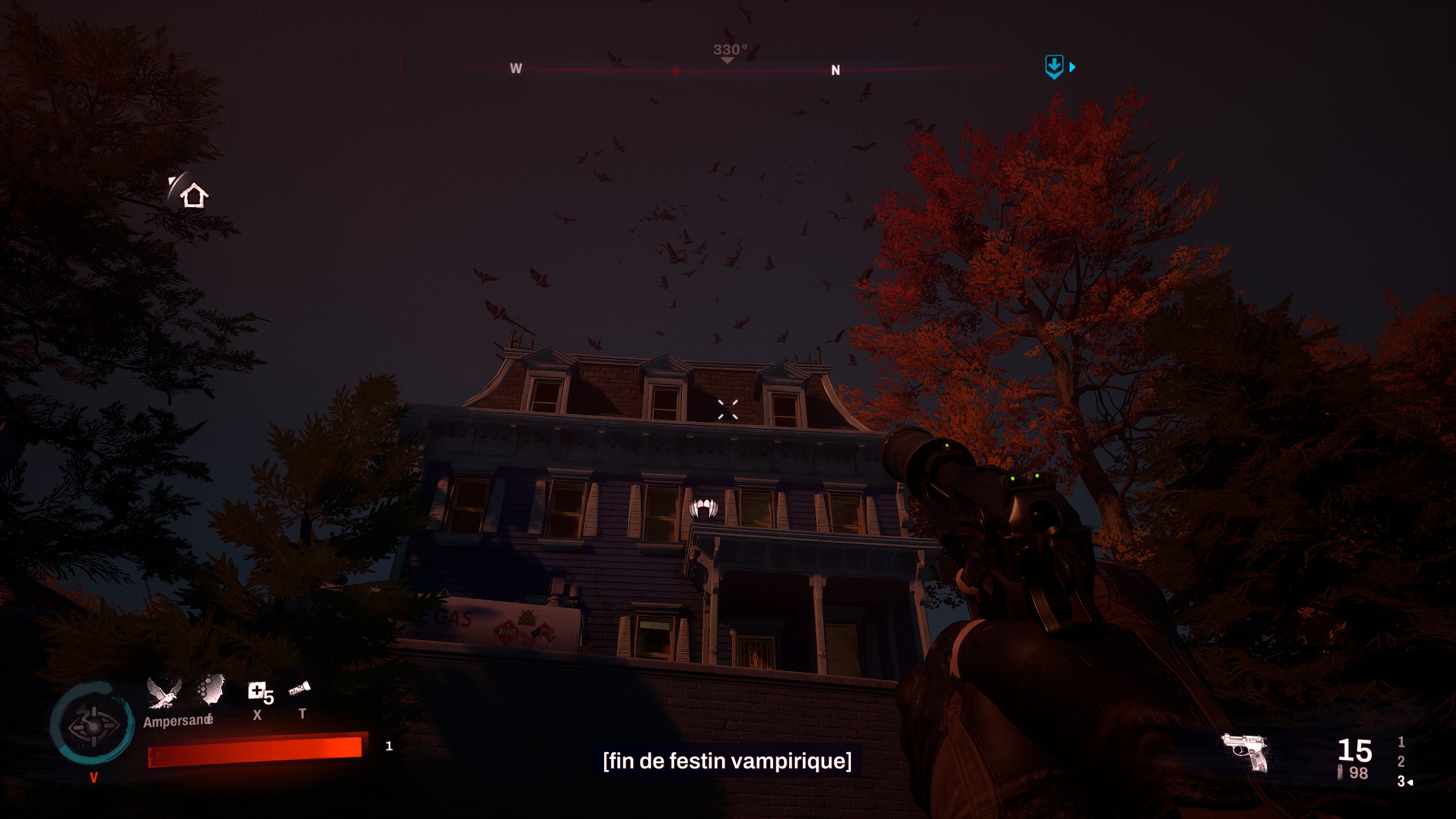Click the vampire fangs marker
The width and height of the screenshot is (1456, 819).
[704, 507]
